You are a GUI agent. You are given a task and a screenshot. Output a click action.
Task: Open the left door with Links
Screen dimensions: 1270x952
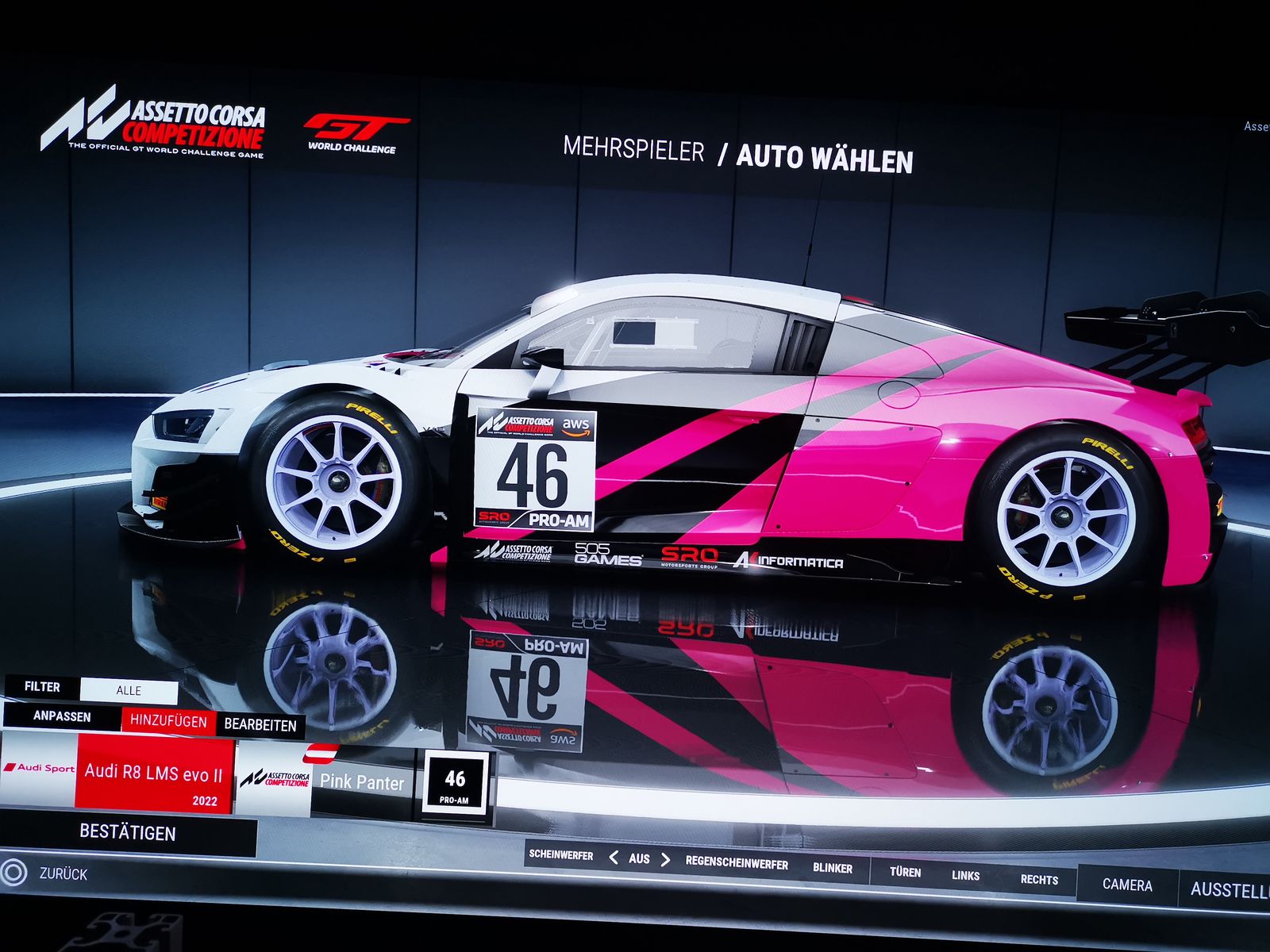pyautogui.click(x=965, y=876)
